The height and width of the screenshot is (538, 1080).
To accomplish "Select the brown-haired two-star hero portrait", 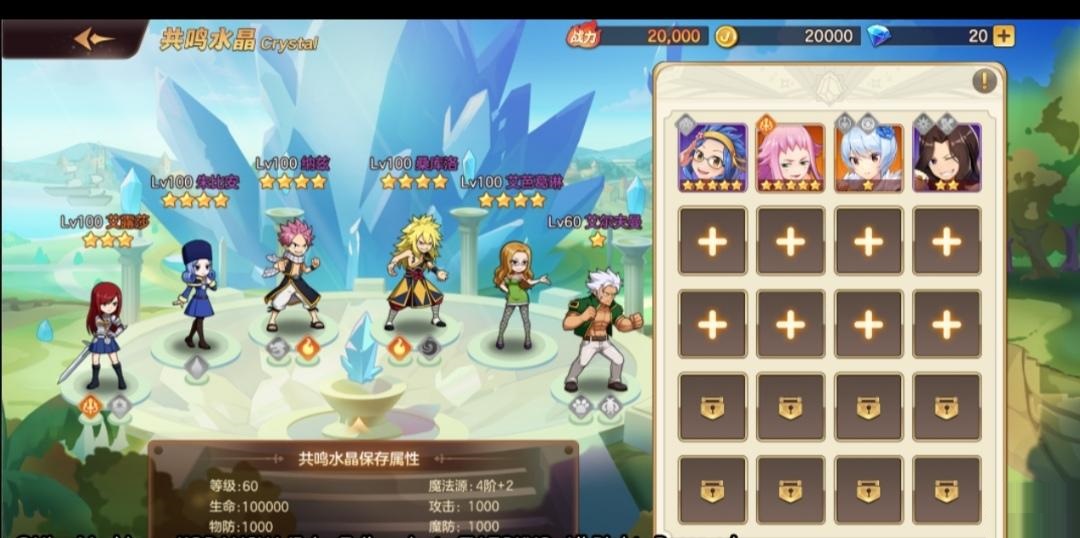I will click(x=946, y=157).
